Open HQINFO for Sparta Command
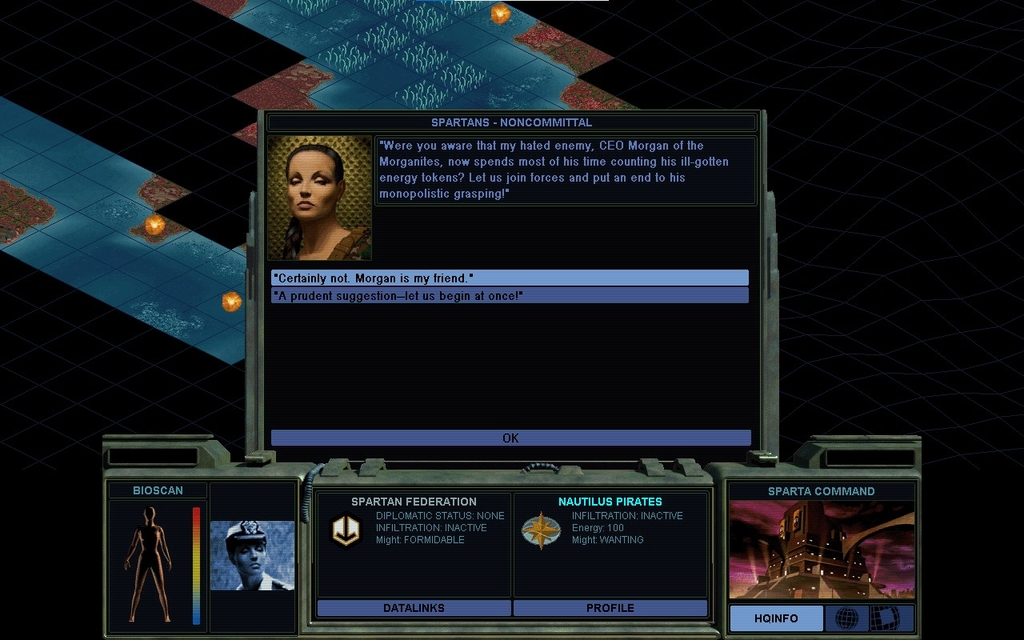Screen dimensions: 1024x640 [x=776, y=619]
